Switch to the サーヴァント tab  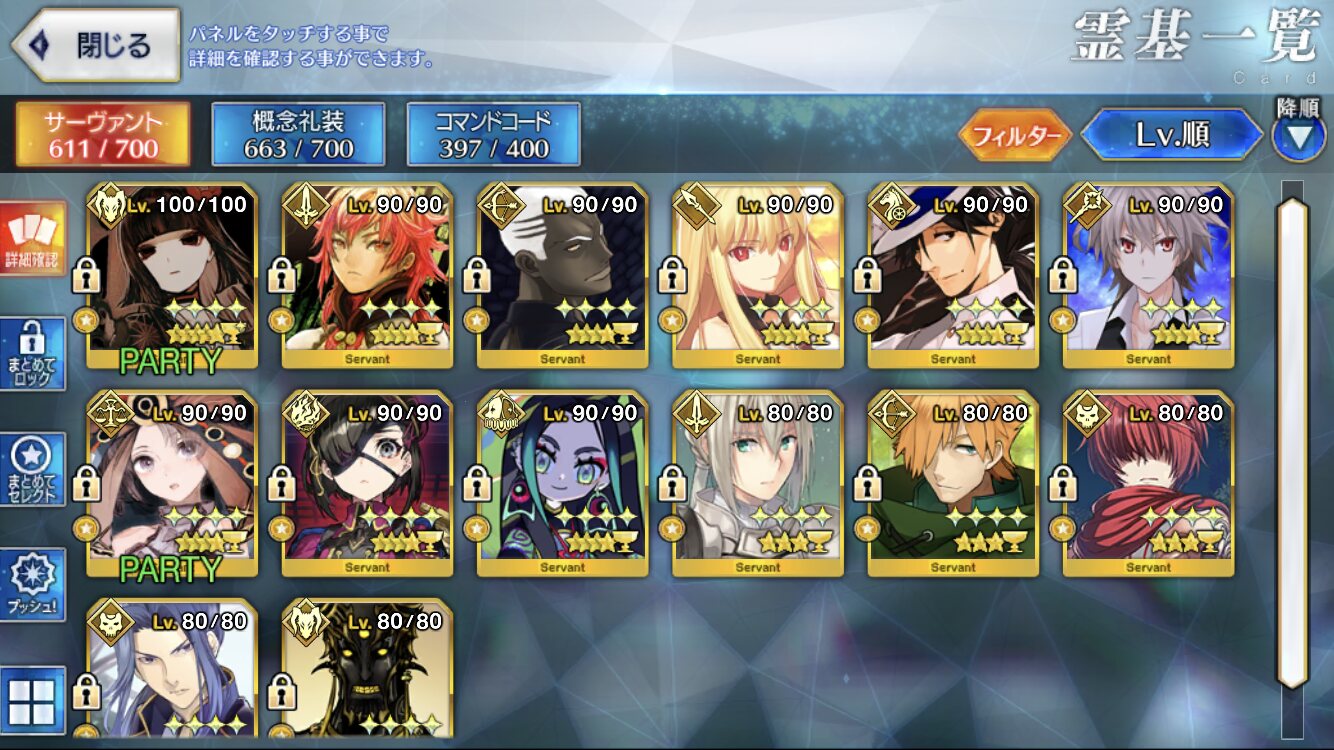[x=102, y=134]
